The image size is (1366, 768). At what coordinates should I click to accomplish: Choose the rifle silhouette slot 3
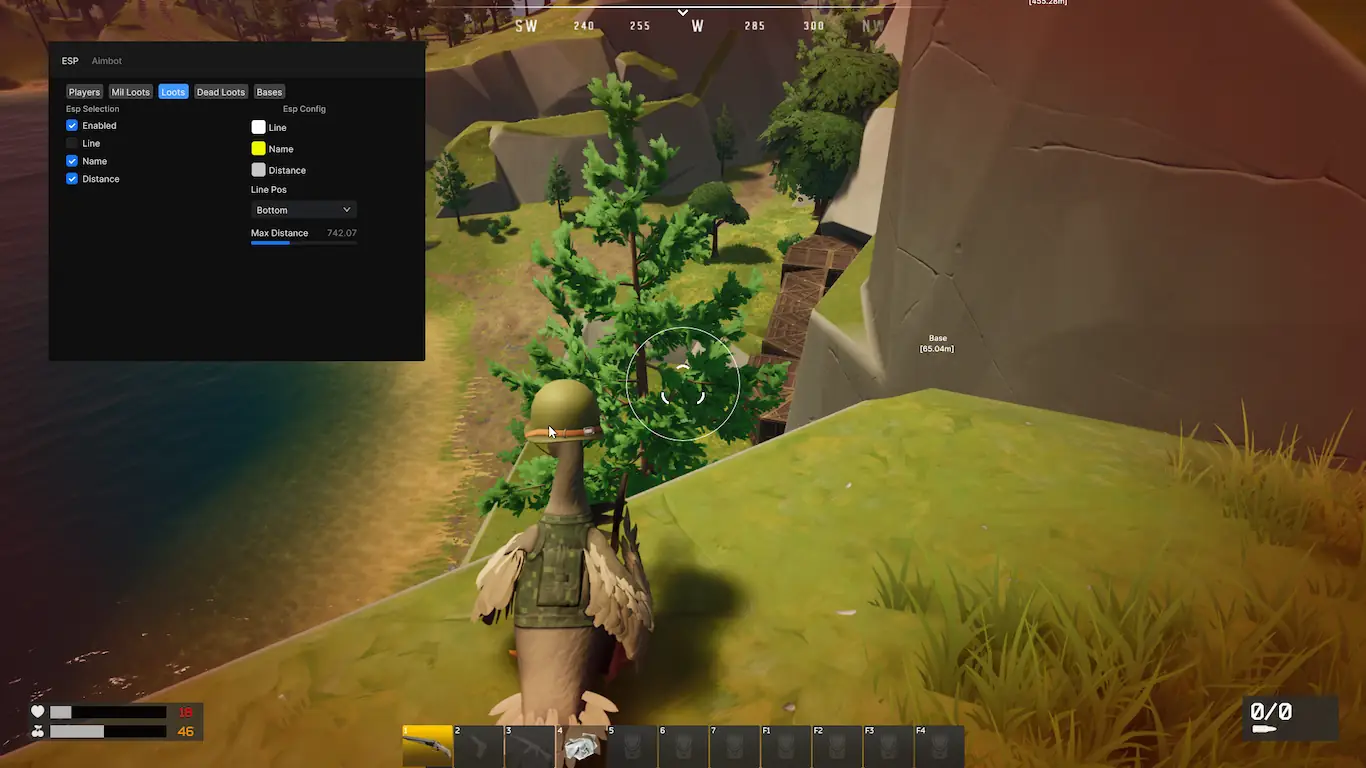click(x=530, y=746)
